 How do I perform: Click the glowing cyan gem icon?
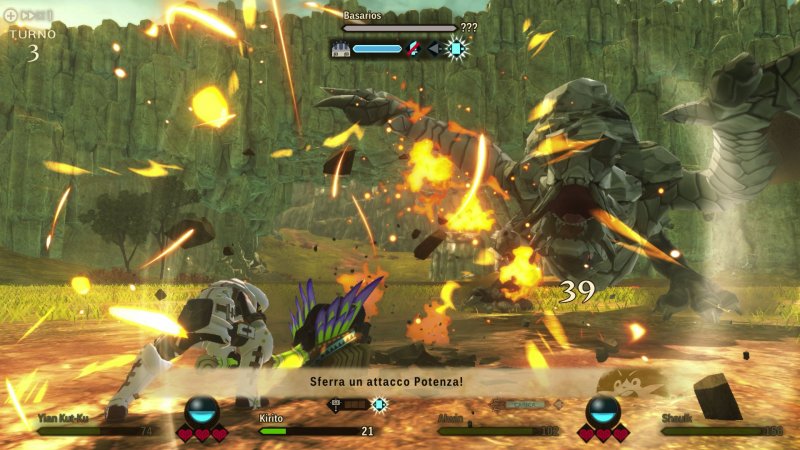pyautogui.click(x=456, y=48)
